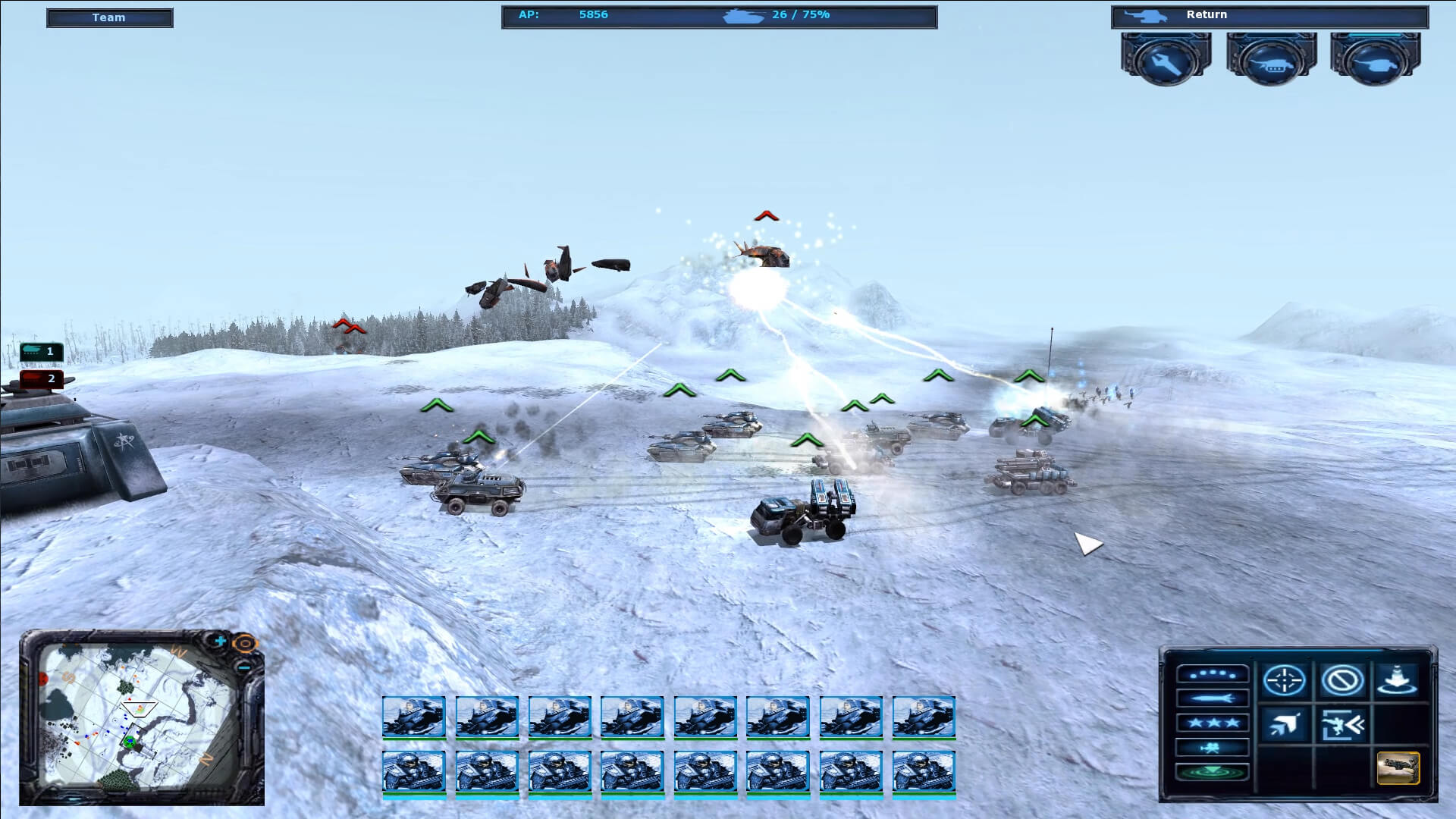The height and width of the screenshot is (819, 1456).
Task: Select the gold-framed gun unit portrait
Action: (1398, 768)
